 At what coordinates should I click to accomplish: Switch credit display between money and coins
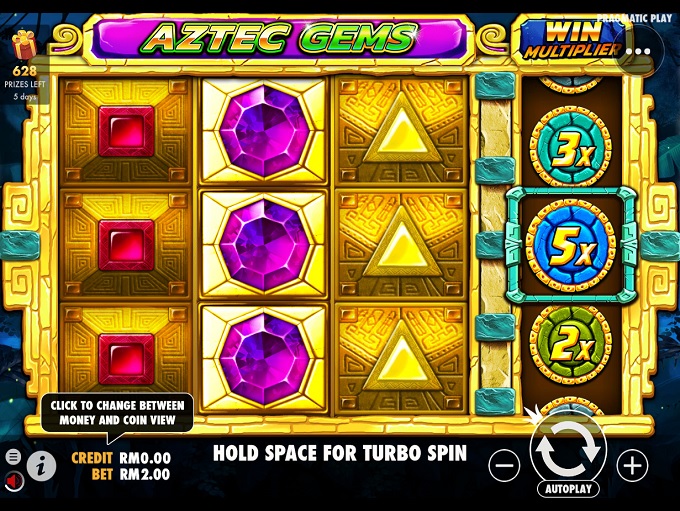point(121,458)
